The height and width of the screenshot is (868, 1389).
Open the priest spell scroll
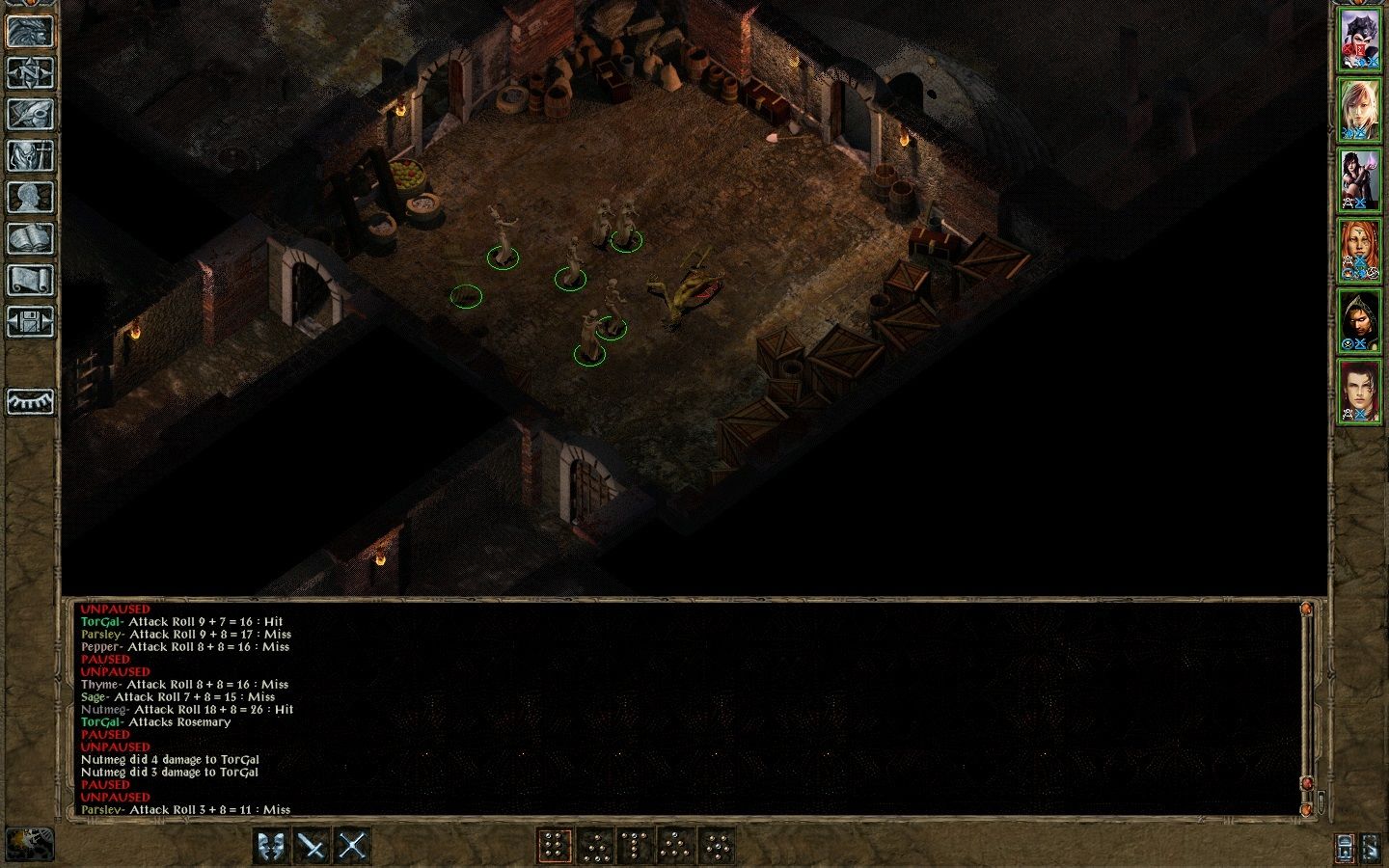point(30,280)
